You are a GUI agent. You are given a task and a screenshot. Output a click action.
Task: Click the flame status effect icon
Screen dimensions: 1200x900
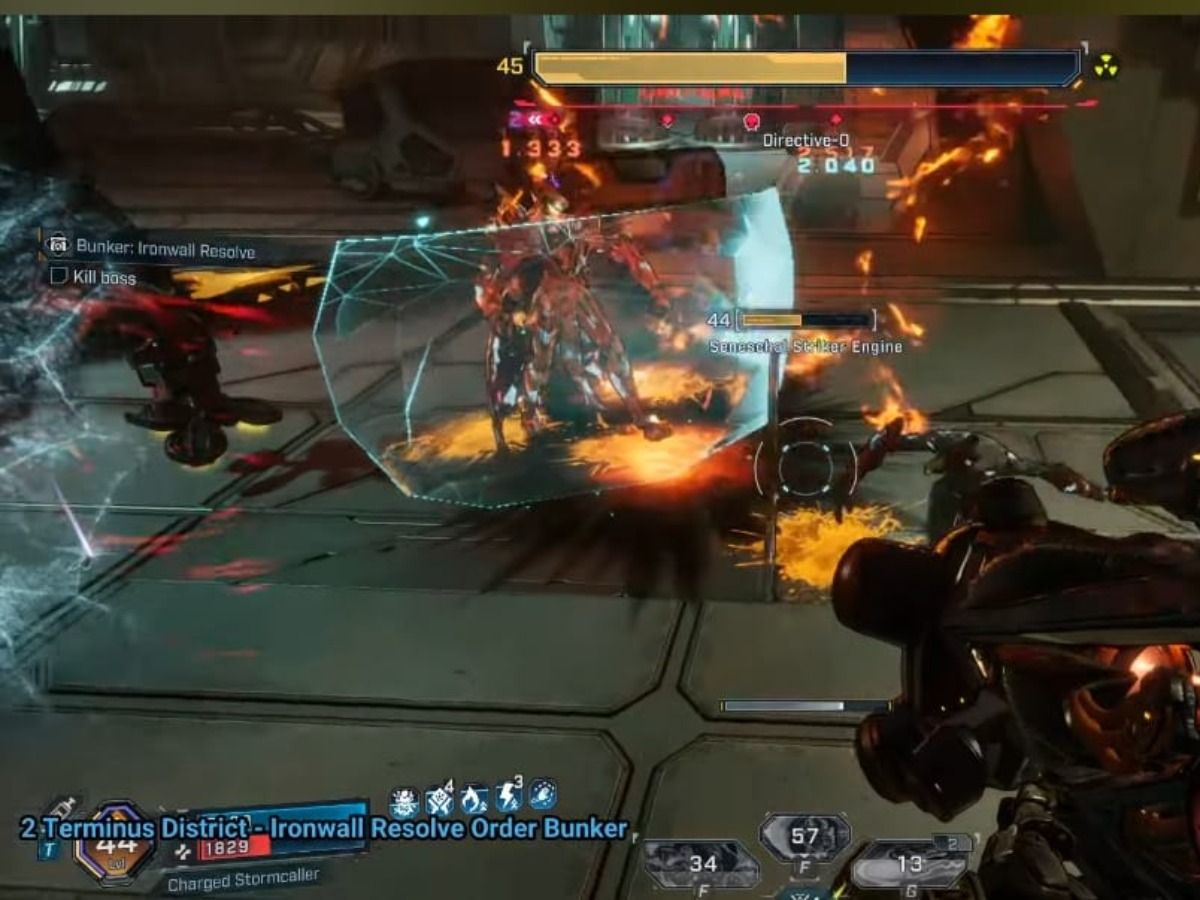(474, 799)
